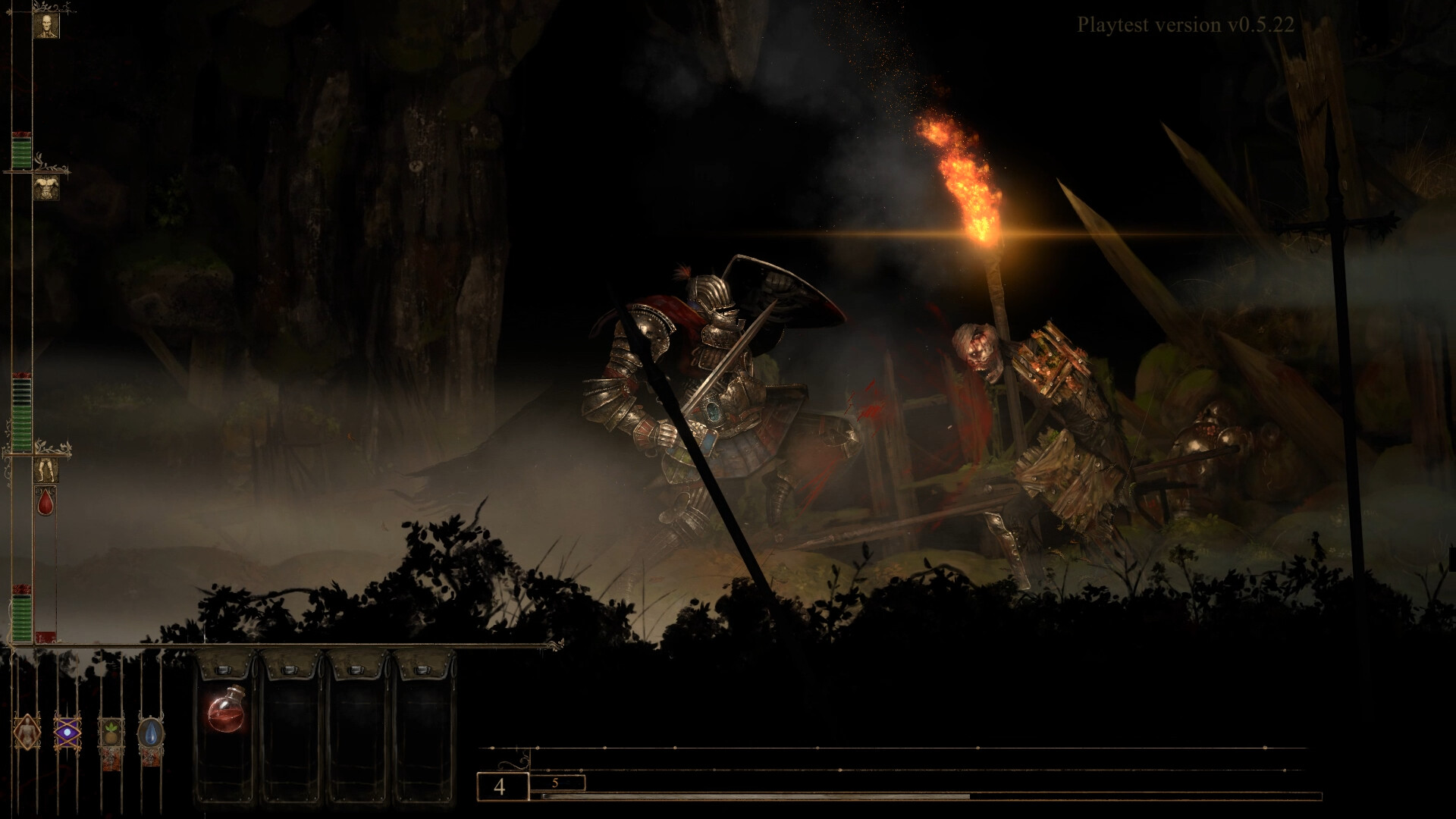Select the sprouting seed card icon

[111, 733]
